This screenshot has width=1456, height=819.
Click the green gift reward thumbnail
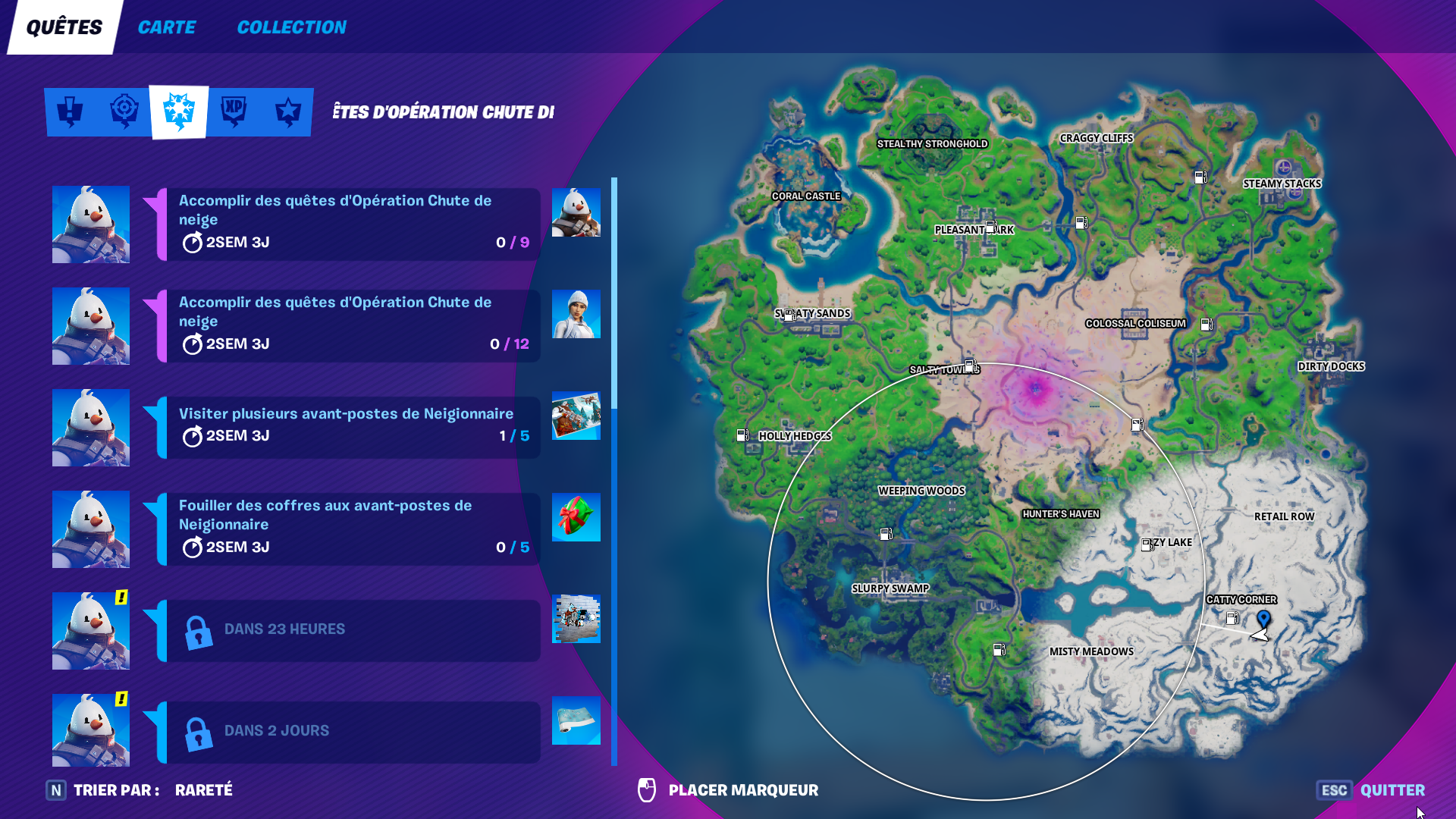pyautogui.click(x=576, y=517)
